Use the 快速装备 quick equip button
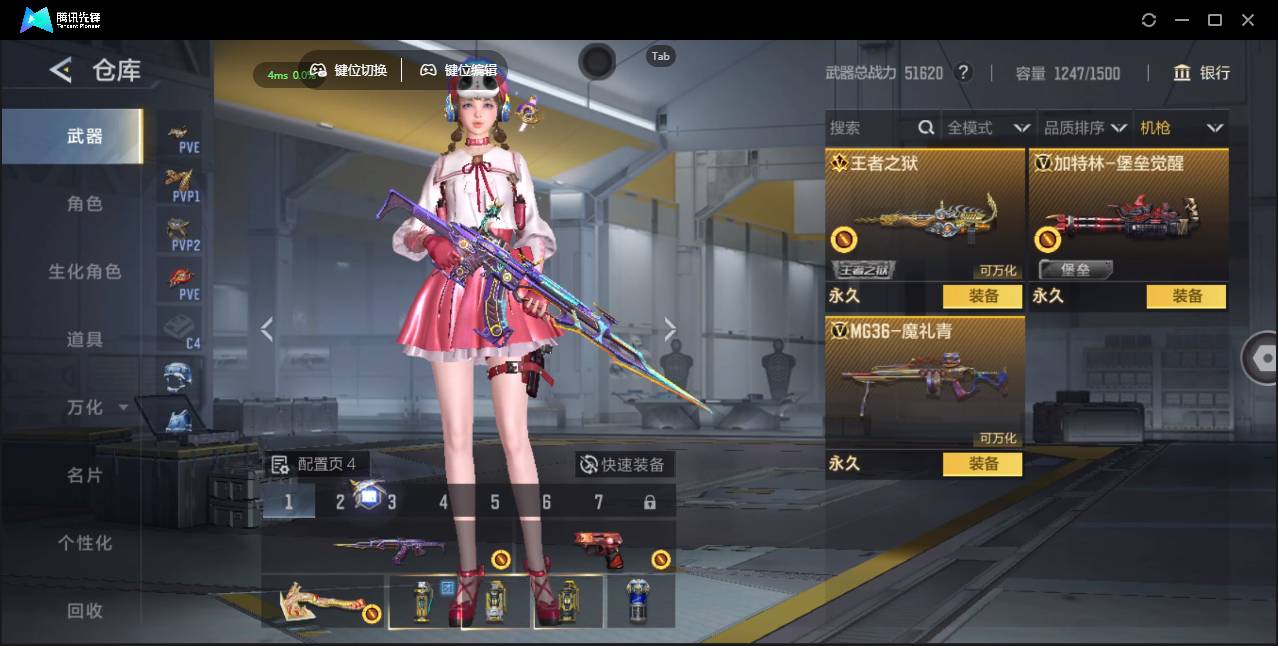This screenshot has height=646, width=1278. 623,465
